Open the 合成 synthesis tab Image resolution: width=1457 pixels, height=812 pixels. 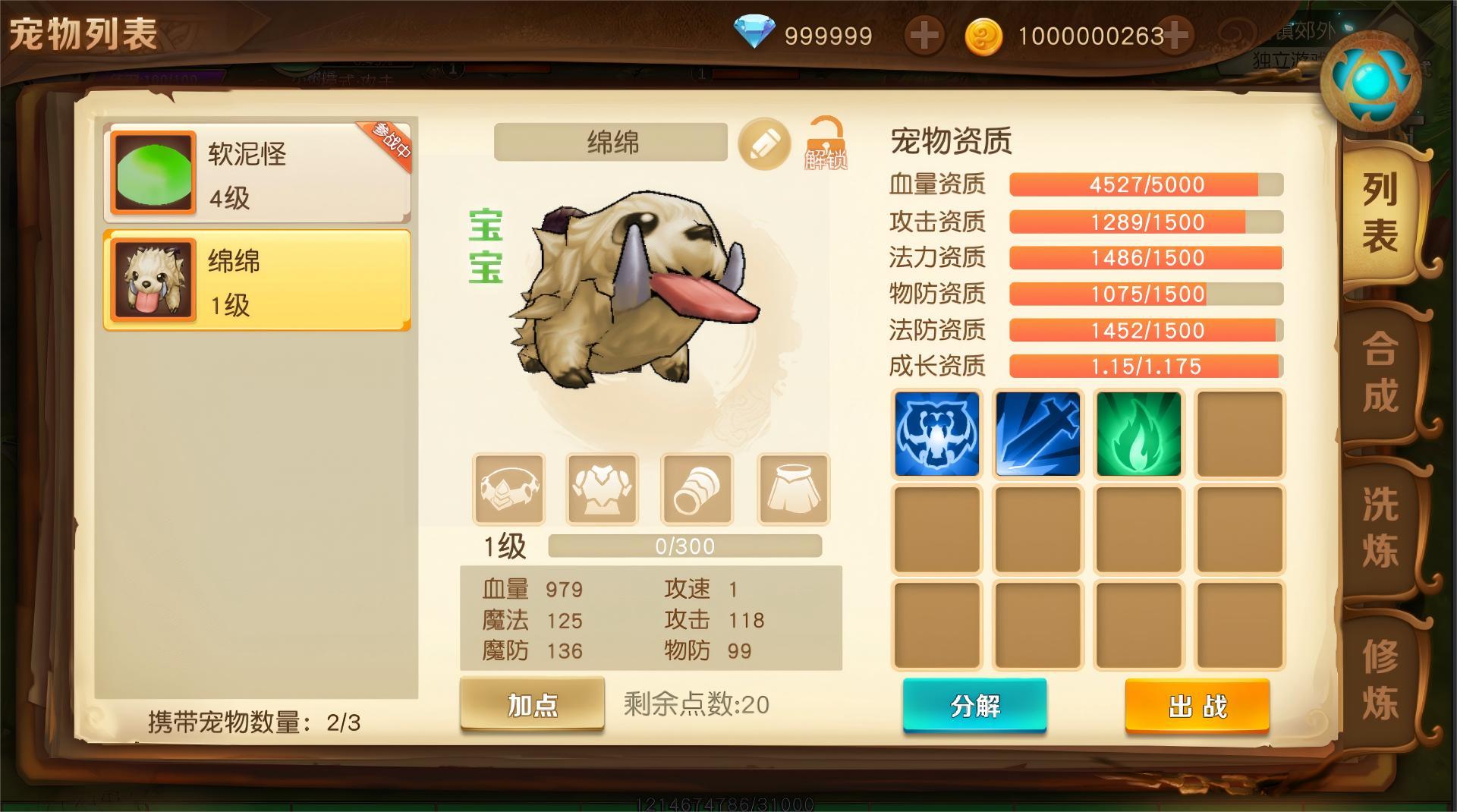[x=1379, y=372]
